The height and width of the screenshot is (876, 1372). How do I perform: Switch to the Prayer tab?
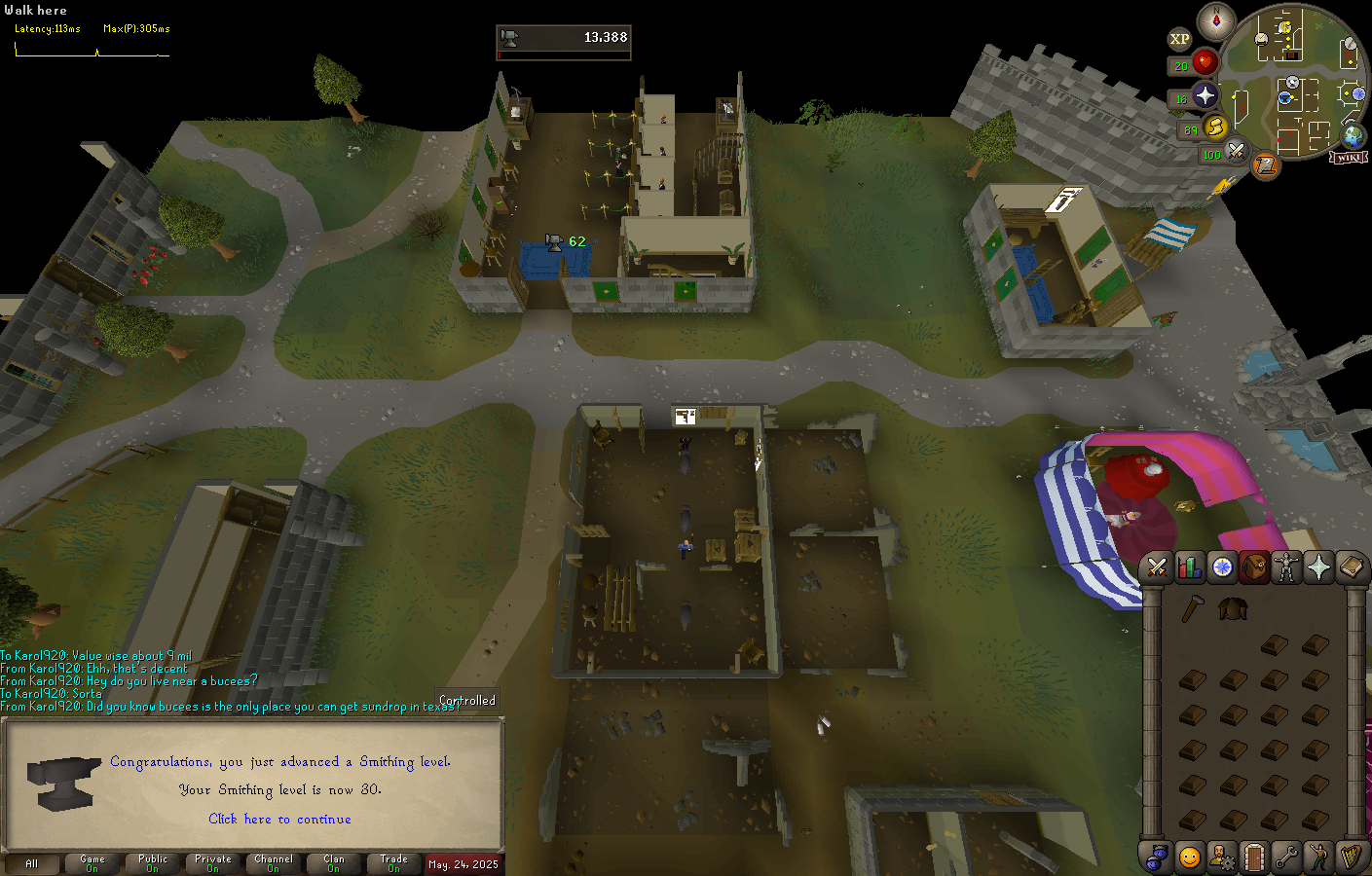[x=1318, y=566]
